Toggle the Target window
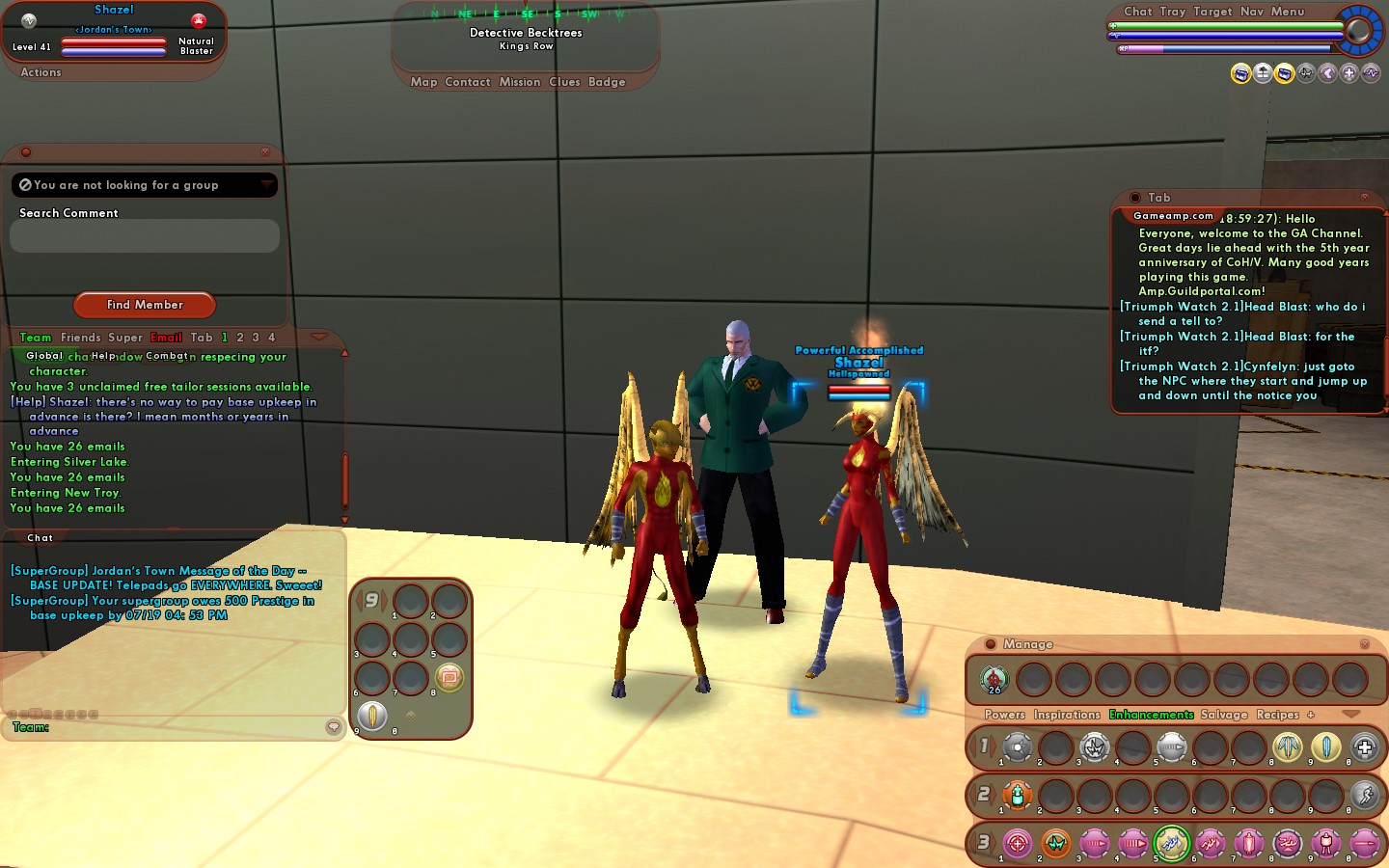 (x=1212, y=12)
